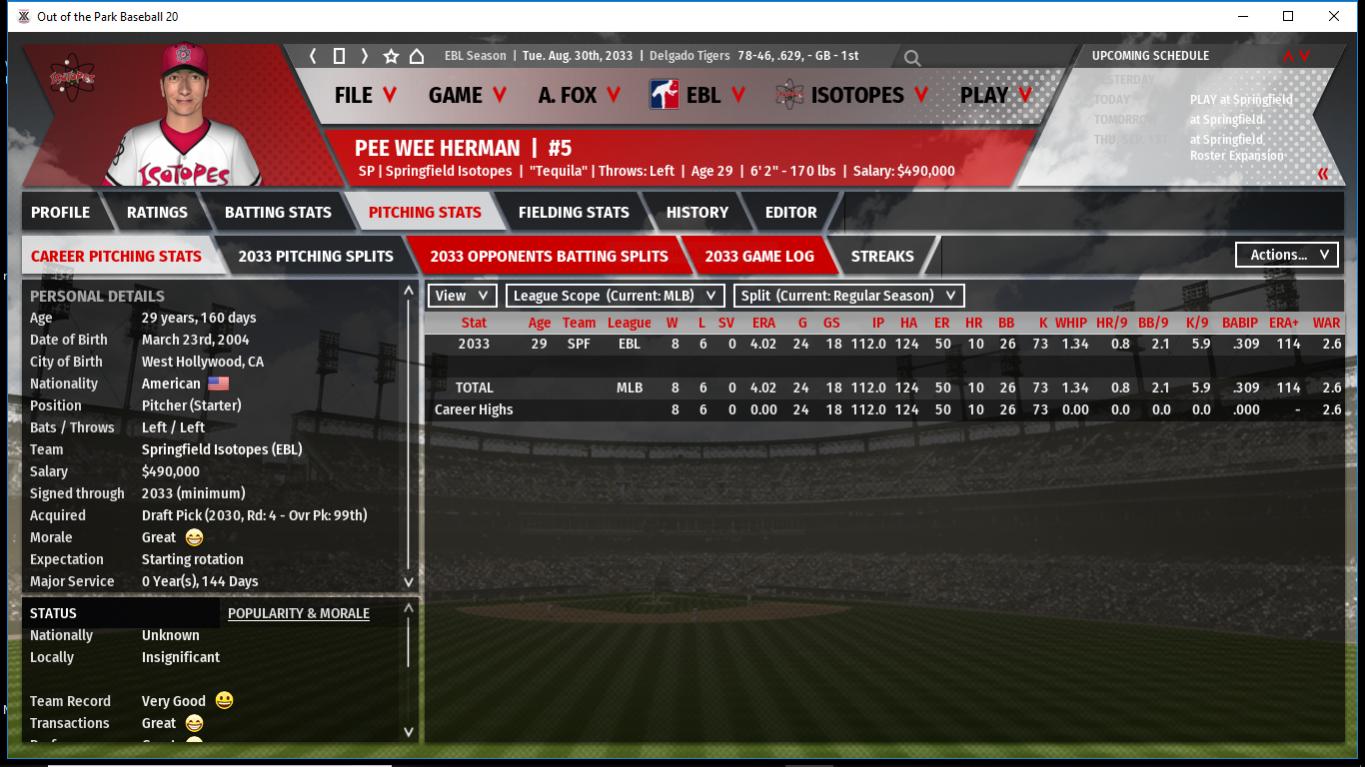Open the League Scope dropdown

coord(615,296)
